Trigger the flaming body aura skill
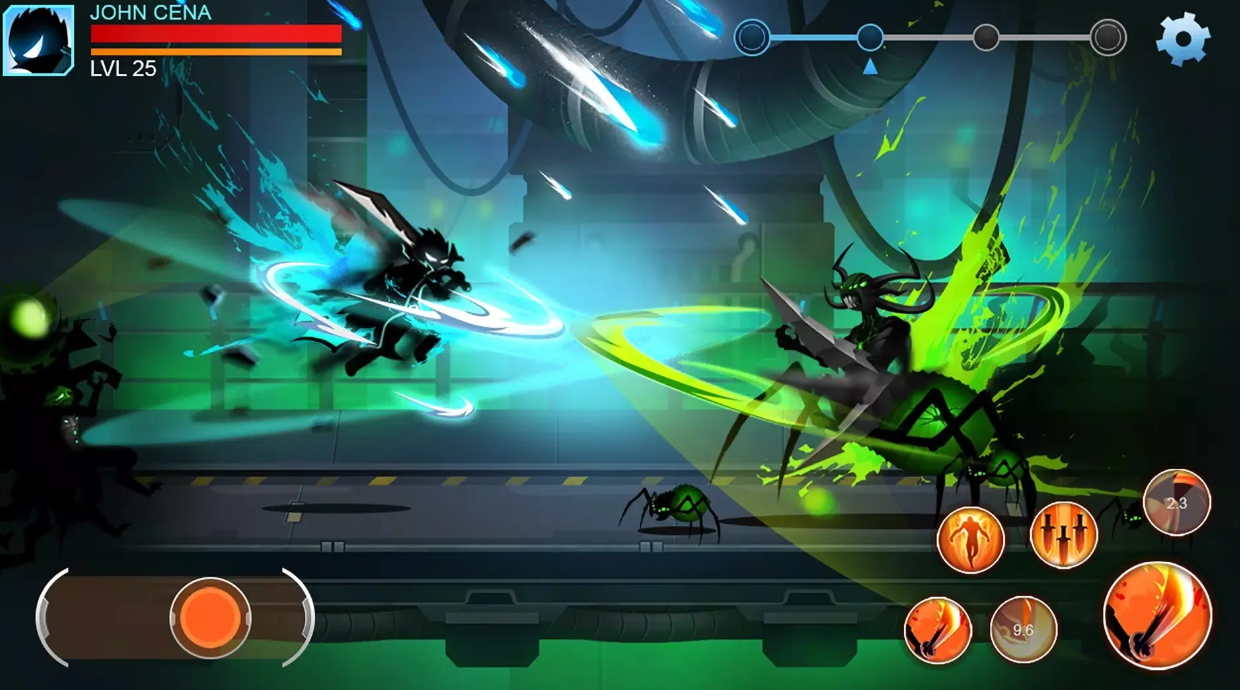Image resolution: width=1240 pixels, height=690 pixels. coord(970,540)
